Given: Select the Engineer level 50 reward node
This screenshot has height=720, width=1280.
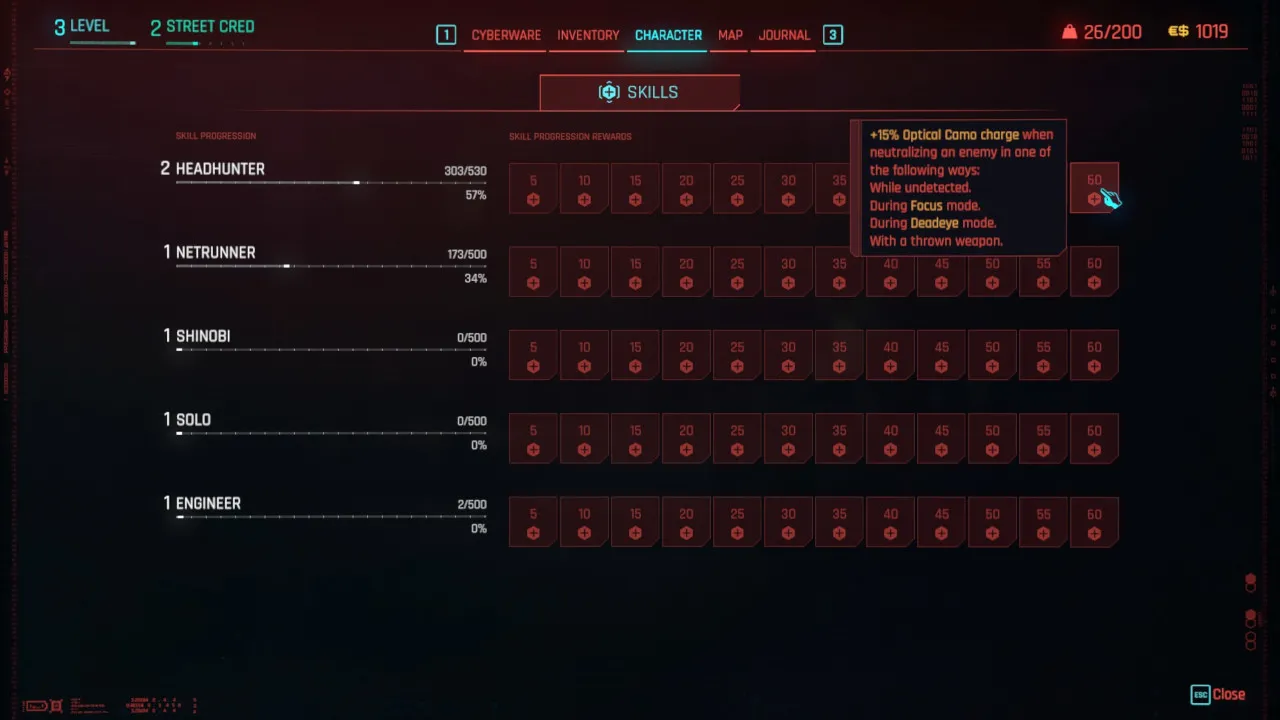Looking at the screenshot, I should point(992,521).
